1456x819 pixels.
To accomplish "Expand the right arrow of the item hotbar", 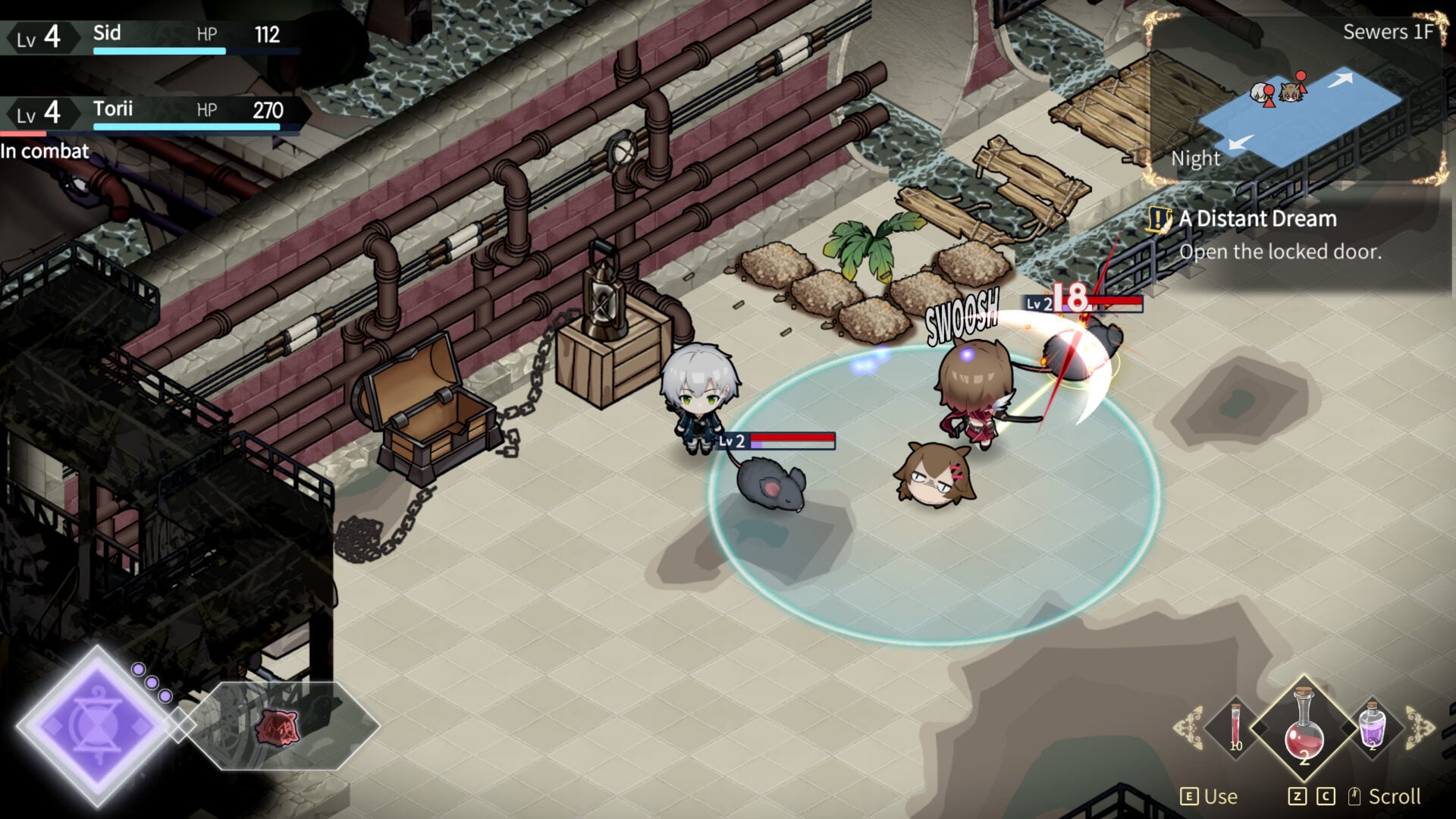I will (x=1419, y=728).
